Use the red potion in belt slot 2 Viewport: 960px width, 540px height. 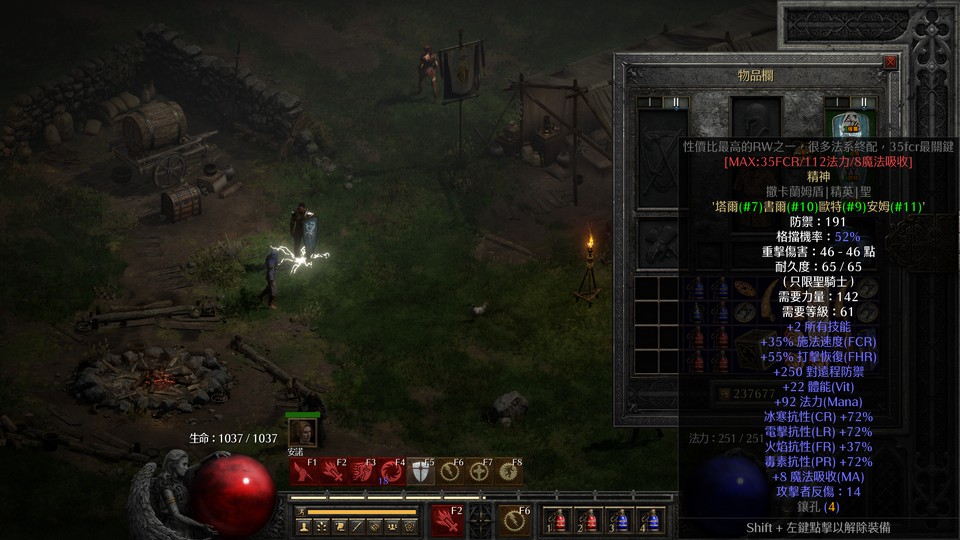(x=589, y=521)
